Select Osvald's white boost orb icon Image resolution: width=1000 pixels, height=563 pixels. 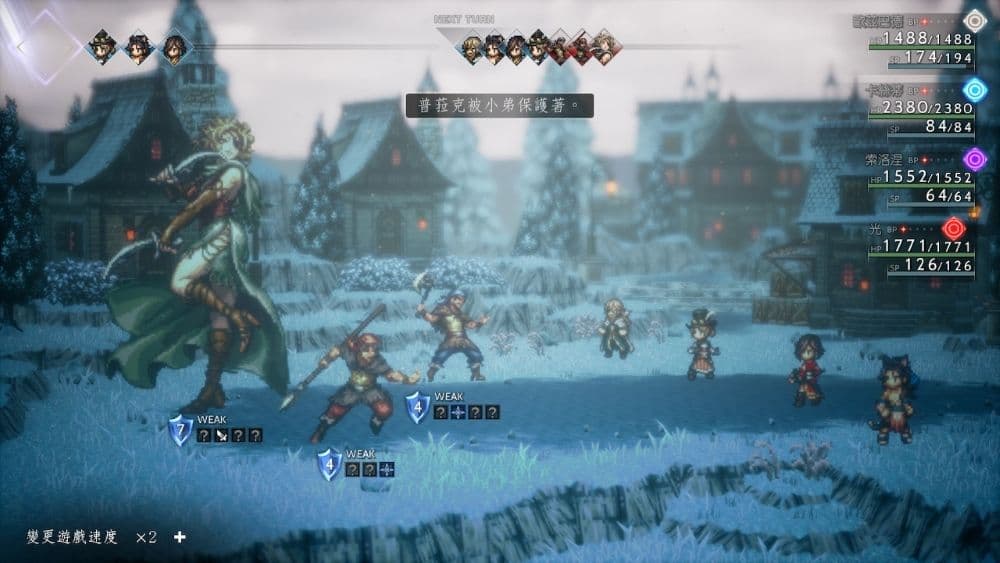(x=974, y=19)
